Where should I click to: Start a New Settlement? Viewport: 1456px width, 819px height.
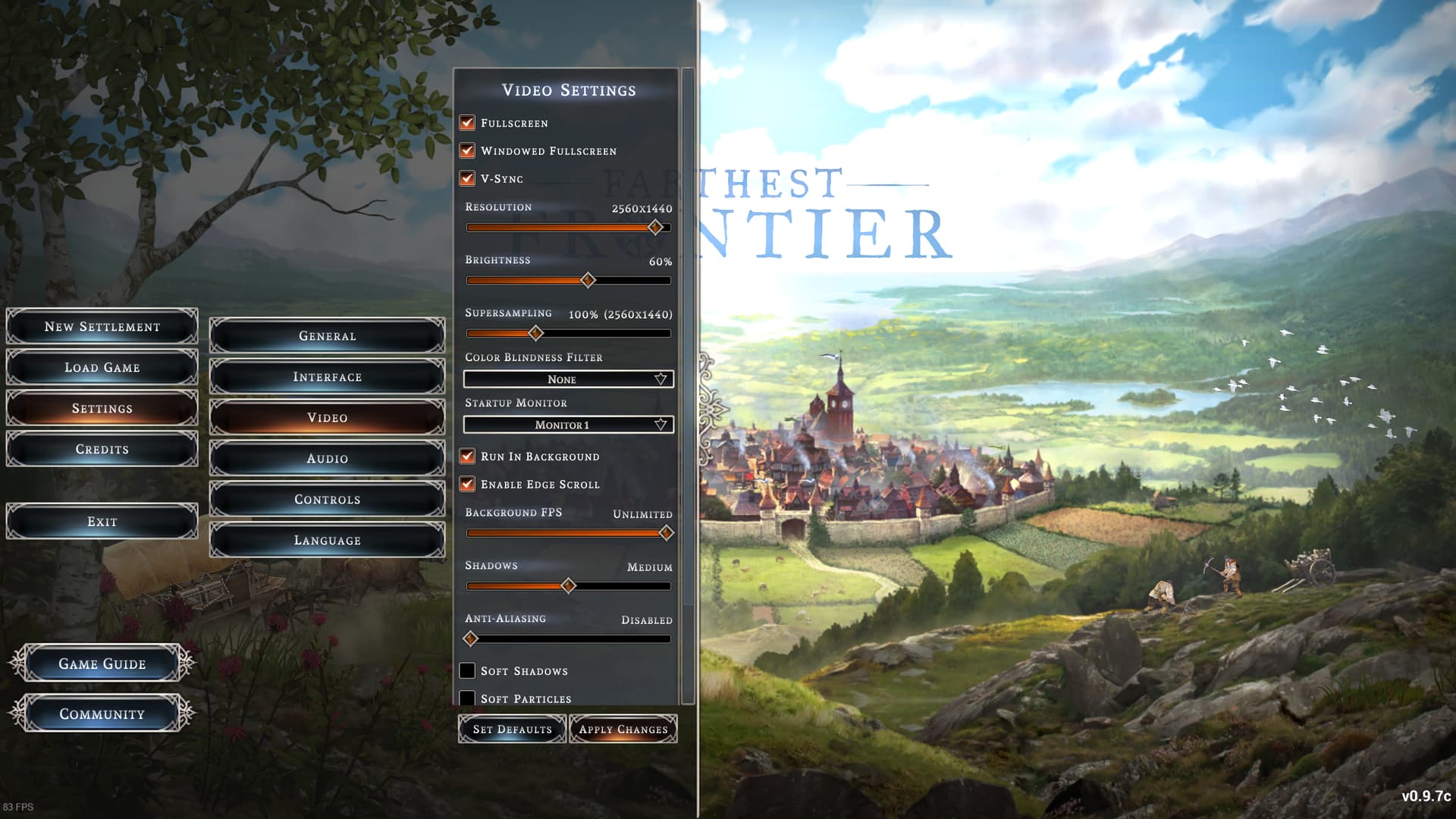tap(102, 327)
